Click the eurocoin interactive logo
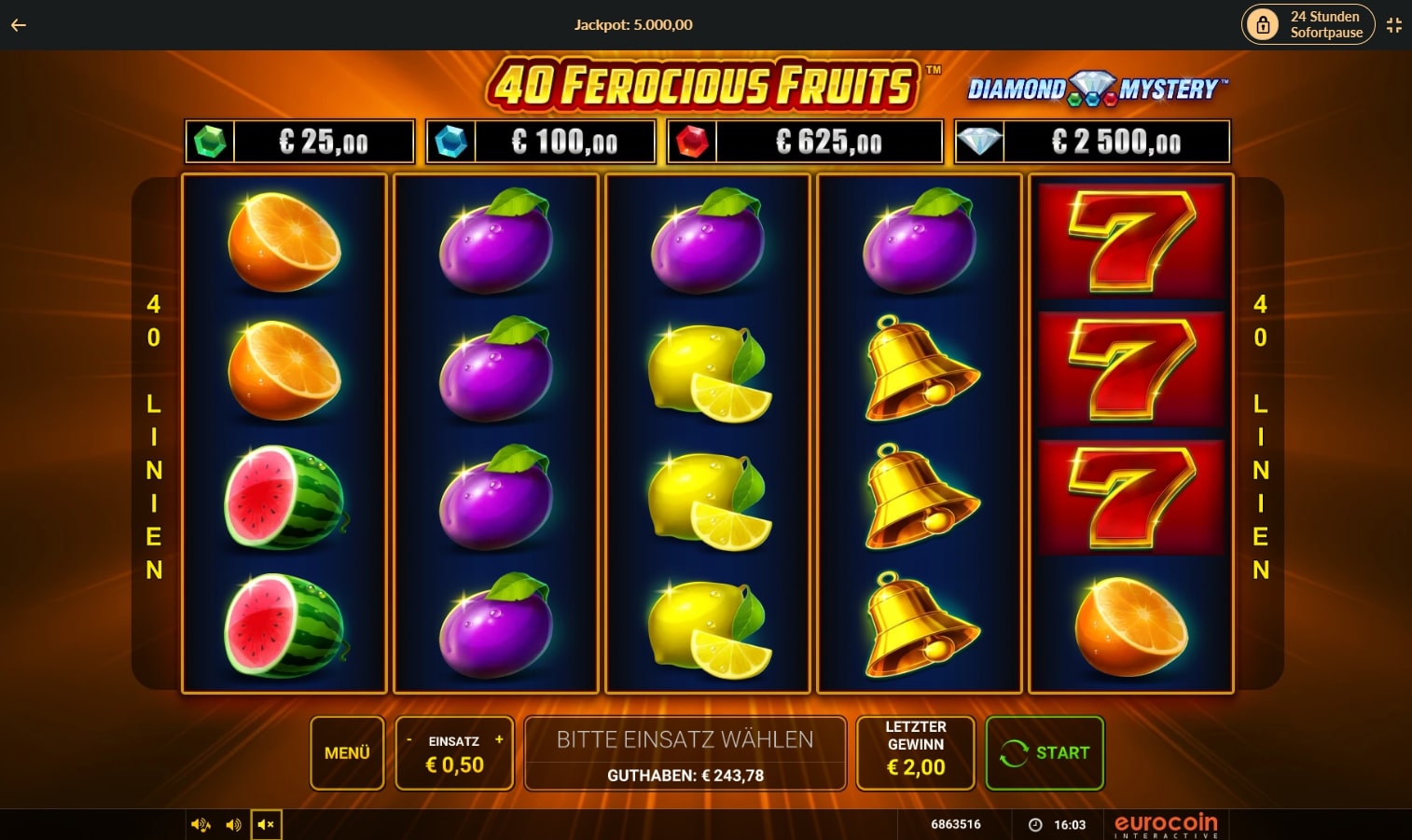Image resolution: width=1412 pixels, height=840 pixels. tap(1165, 824)
